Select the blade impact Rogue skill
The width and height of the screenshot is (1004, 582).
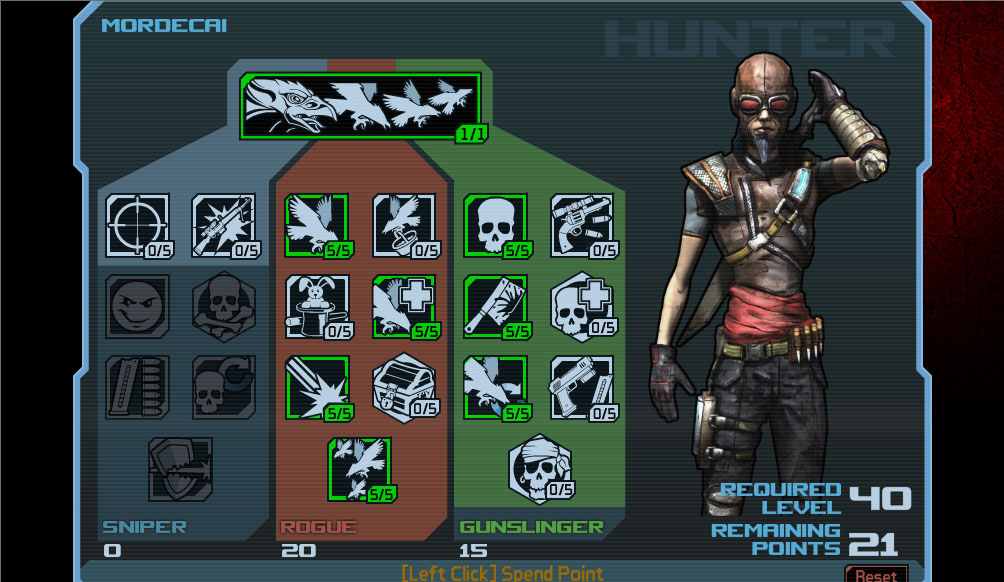point(317,387)
